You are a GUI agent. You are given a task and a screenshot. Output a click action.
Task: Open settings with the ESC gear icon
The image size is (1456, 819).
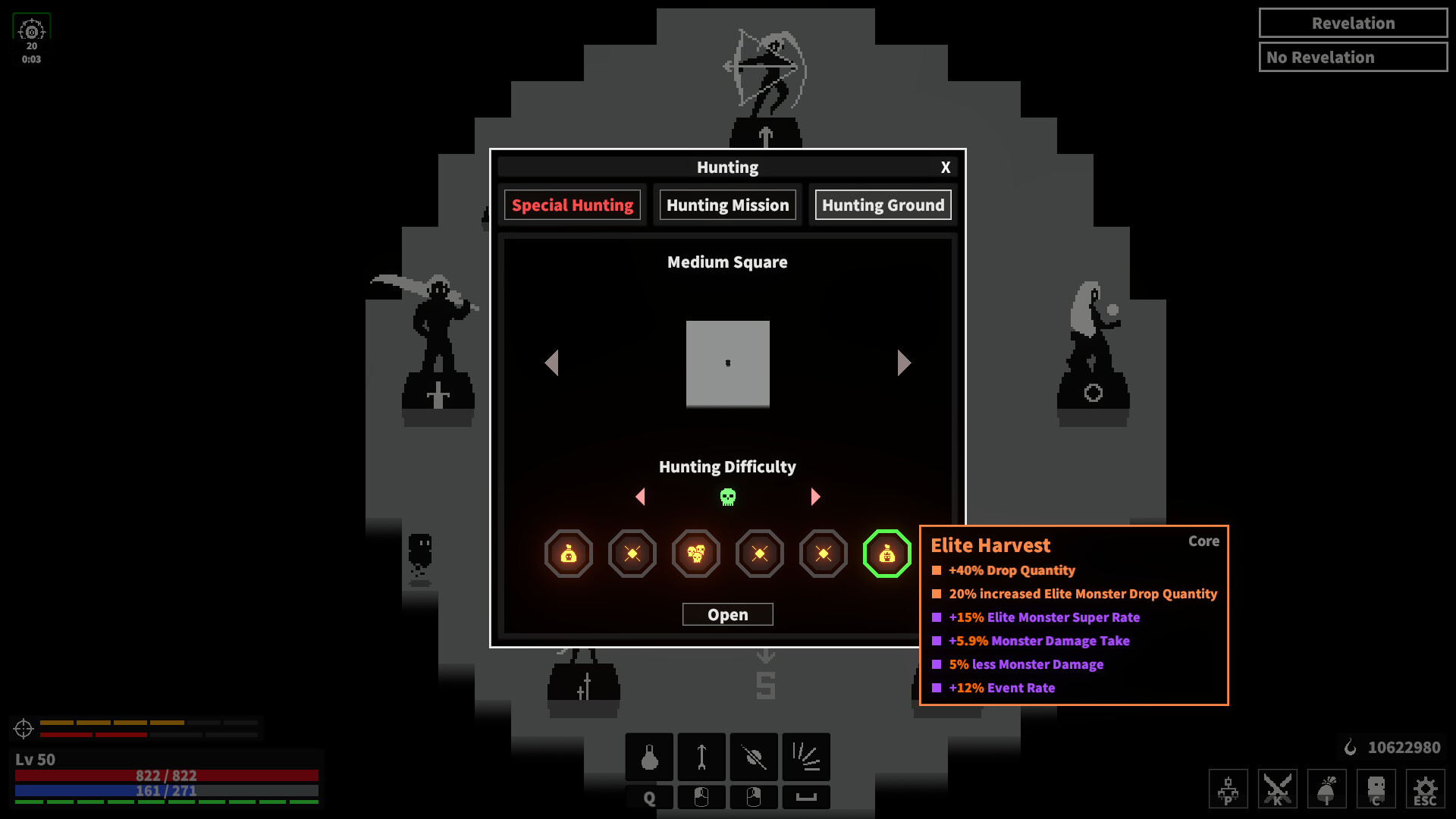tap(1424, 789)
